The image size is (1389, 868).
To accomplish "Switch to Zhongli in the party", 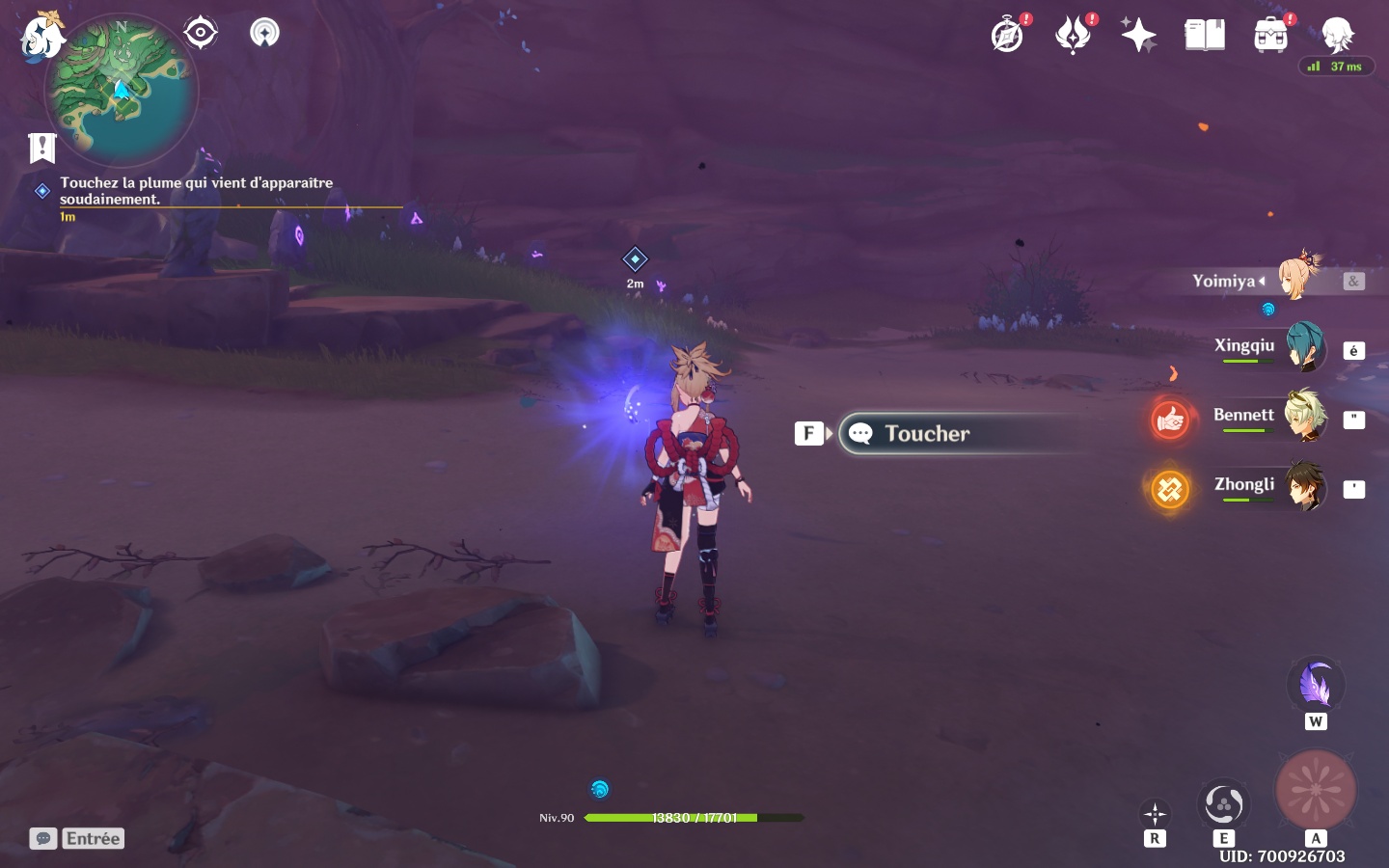I will [x=1303, y=486].
